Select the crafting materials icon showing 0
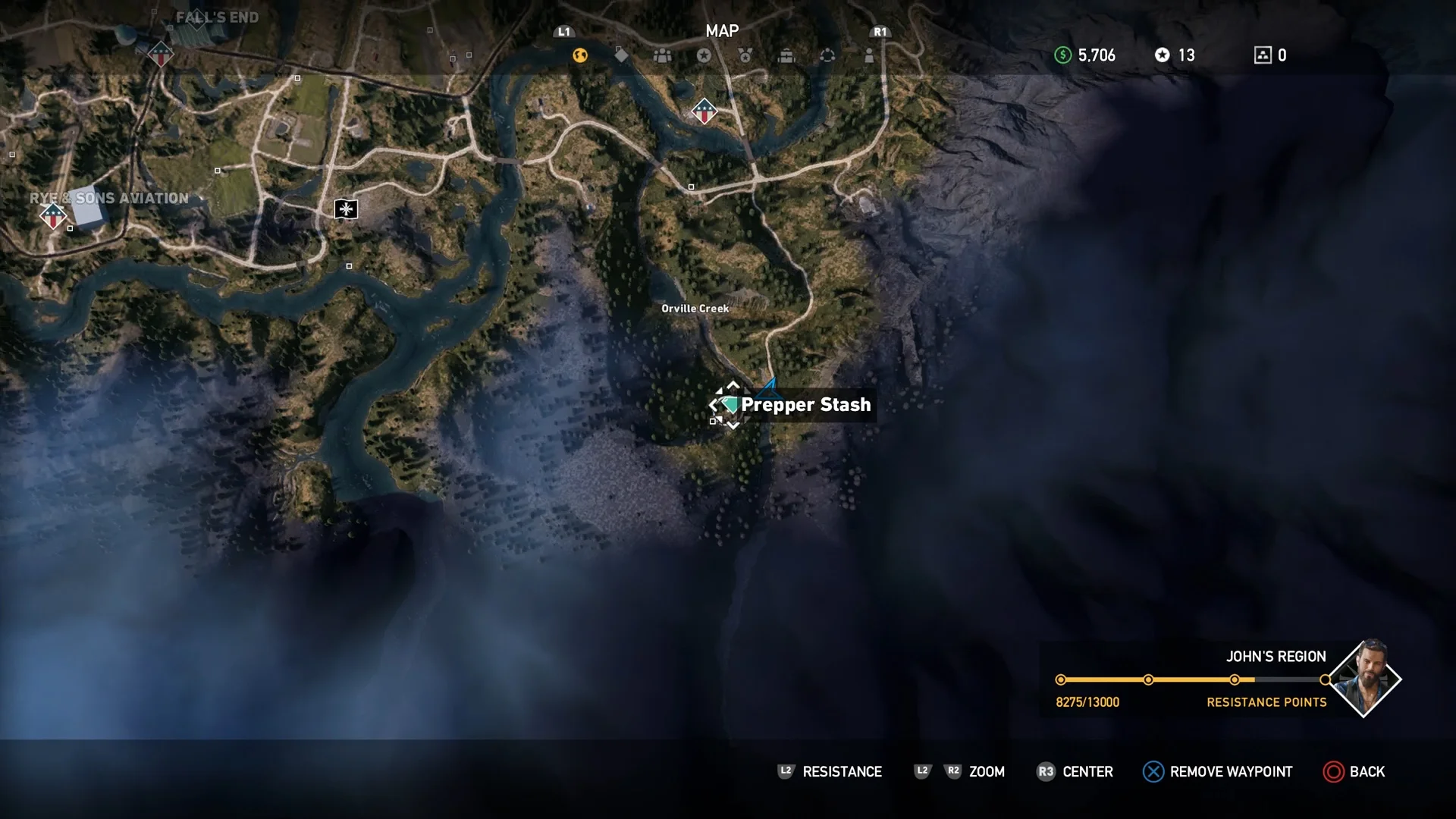The width and height of the screenshot is (1456, 819). tap(1263, 55)
